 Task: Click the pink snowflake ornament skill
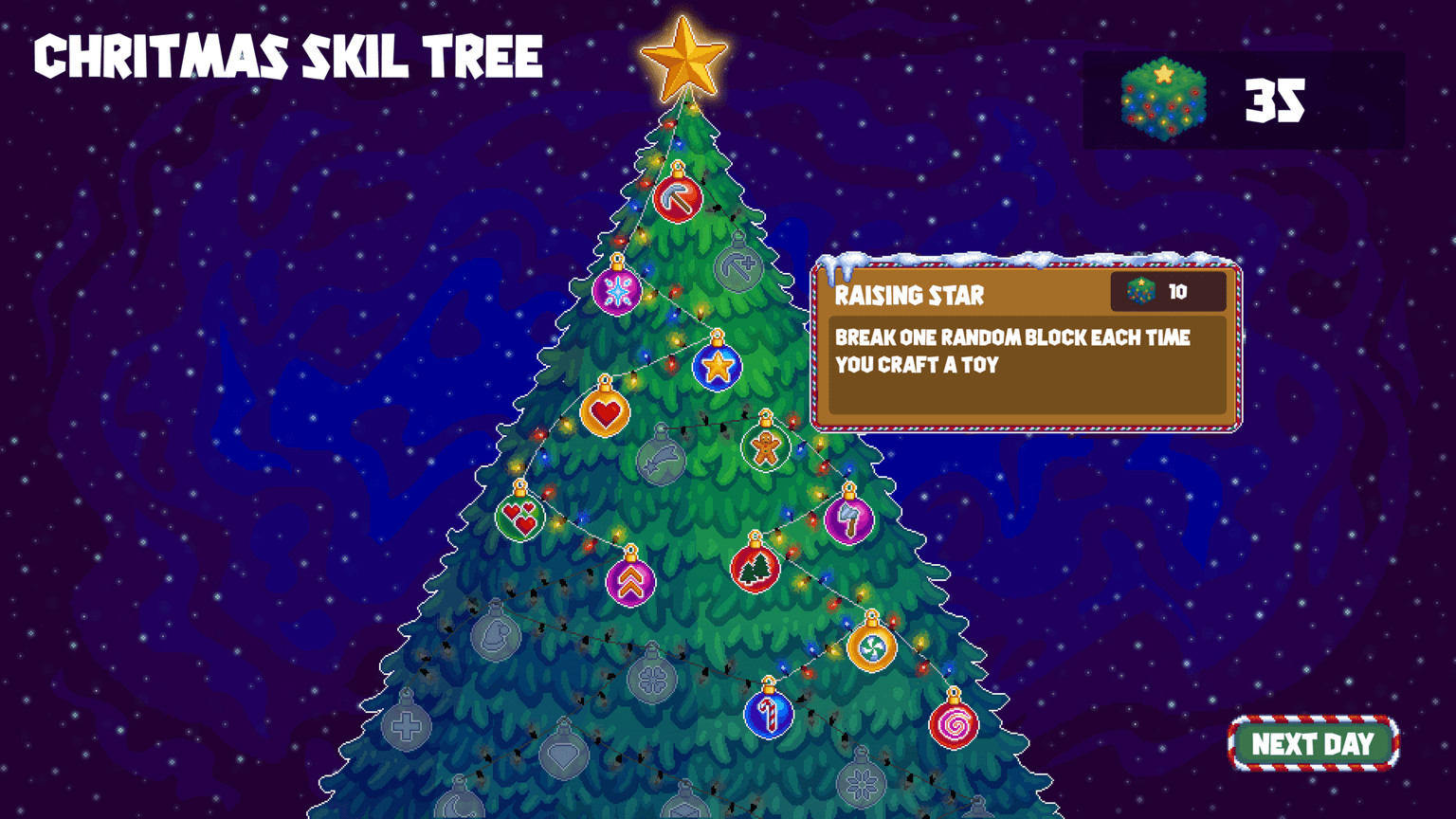pos(616,292)
